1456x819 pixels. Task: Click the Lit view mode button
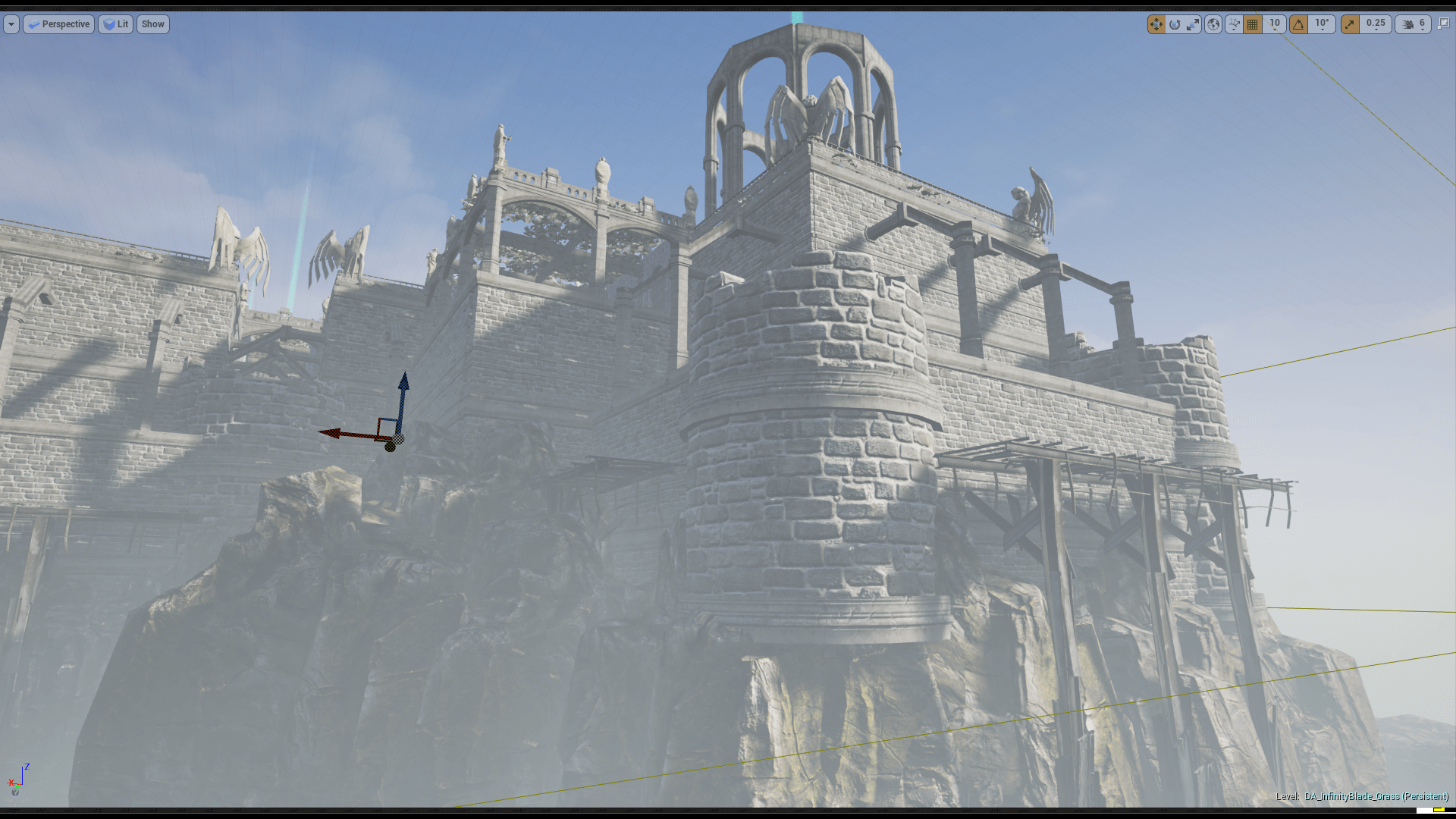pos(115,24)
